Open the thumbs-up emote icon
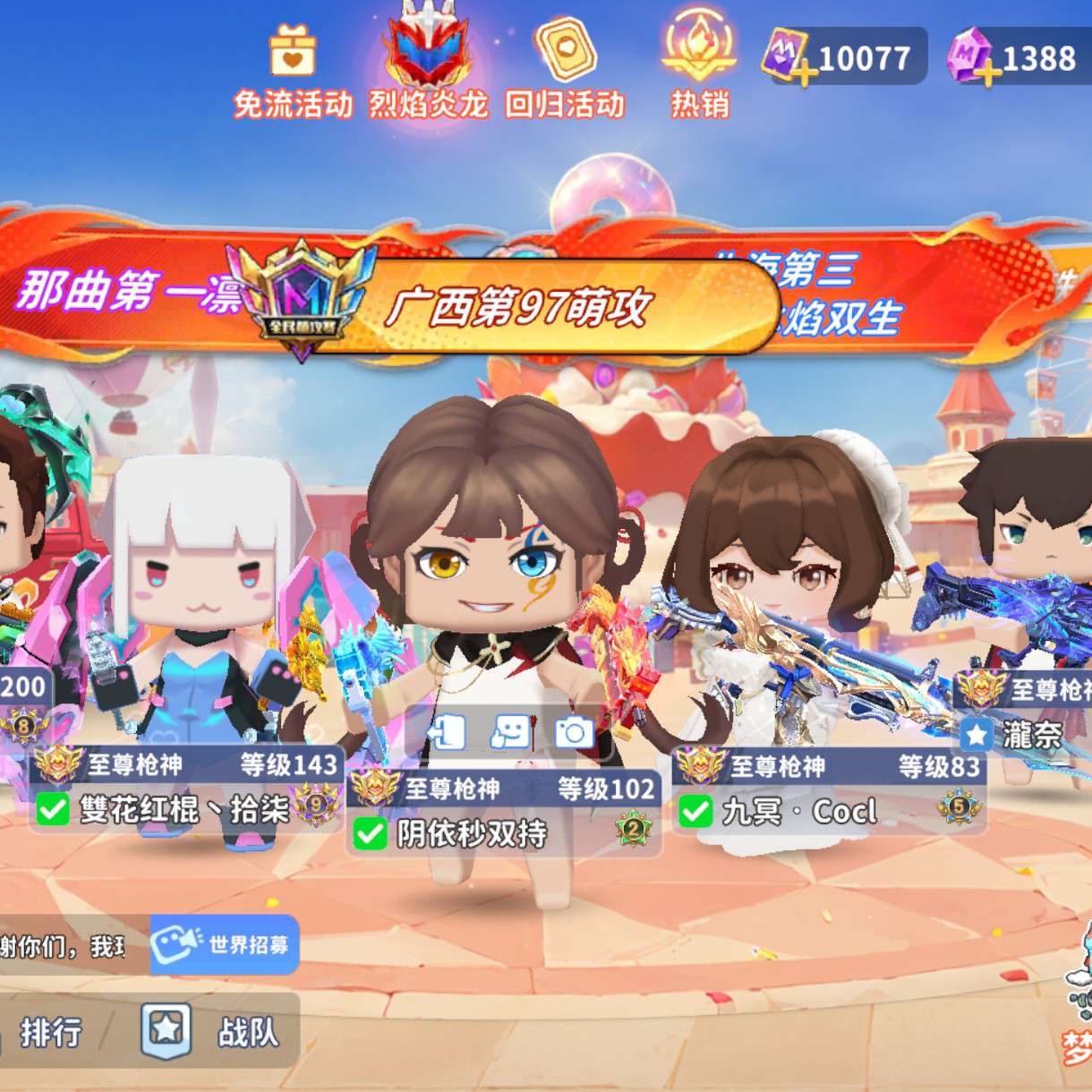1092x1092 pixels. pos(510,733)
